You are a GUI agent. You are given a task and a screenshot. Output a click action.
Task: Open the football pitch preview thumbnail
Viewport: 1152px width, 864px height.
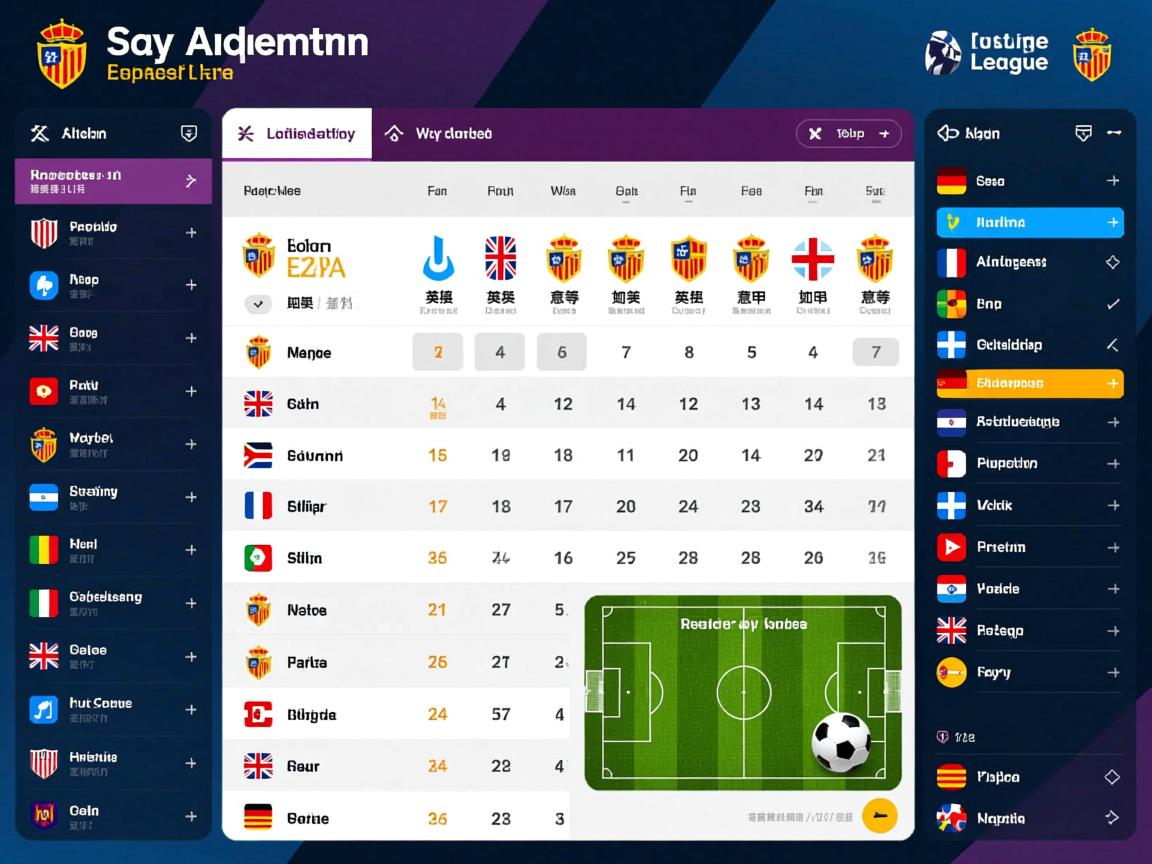point(743,692)
